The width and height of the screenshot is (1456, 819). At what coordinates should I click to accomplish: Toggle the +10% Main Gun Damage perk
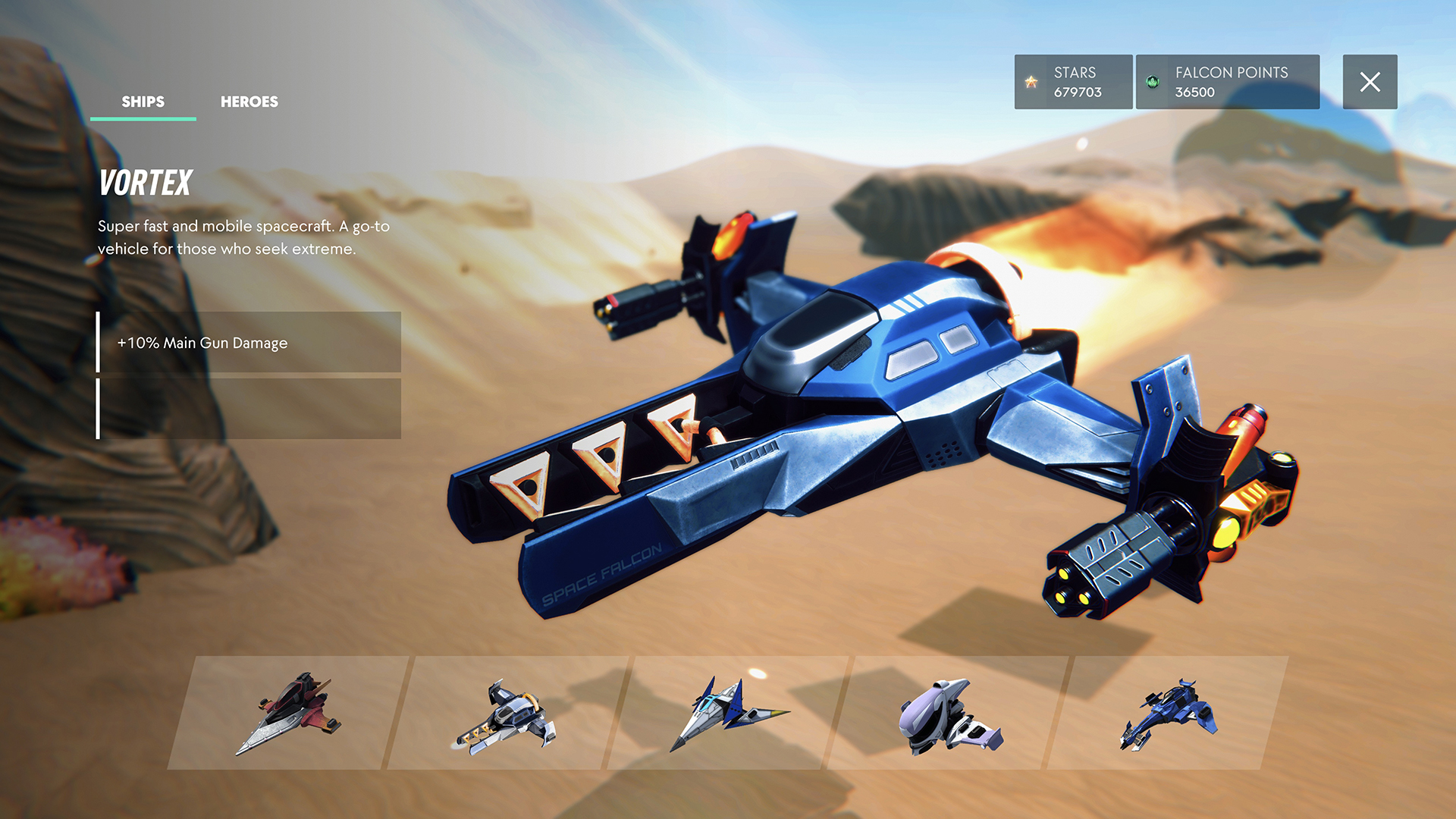[250, 342]
